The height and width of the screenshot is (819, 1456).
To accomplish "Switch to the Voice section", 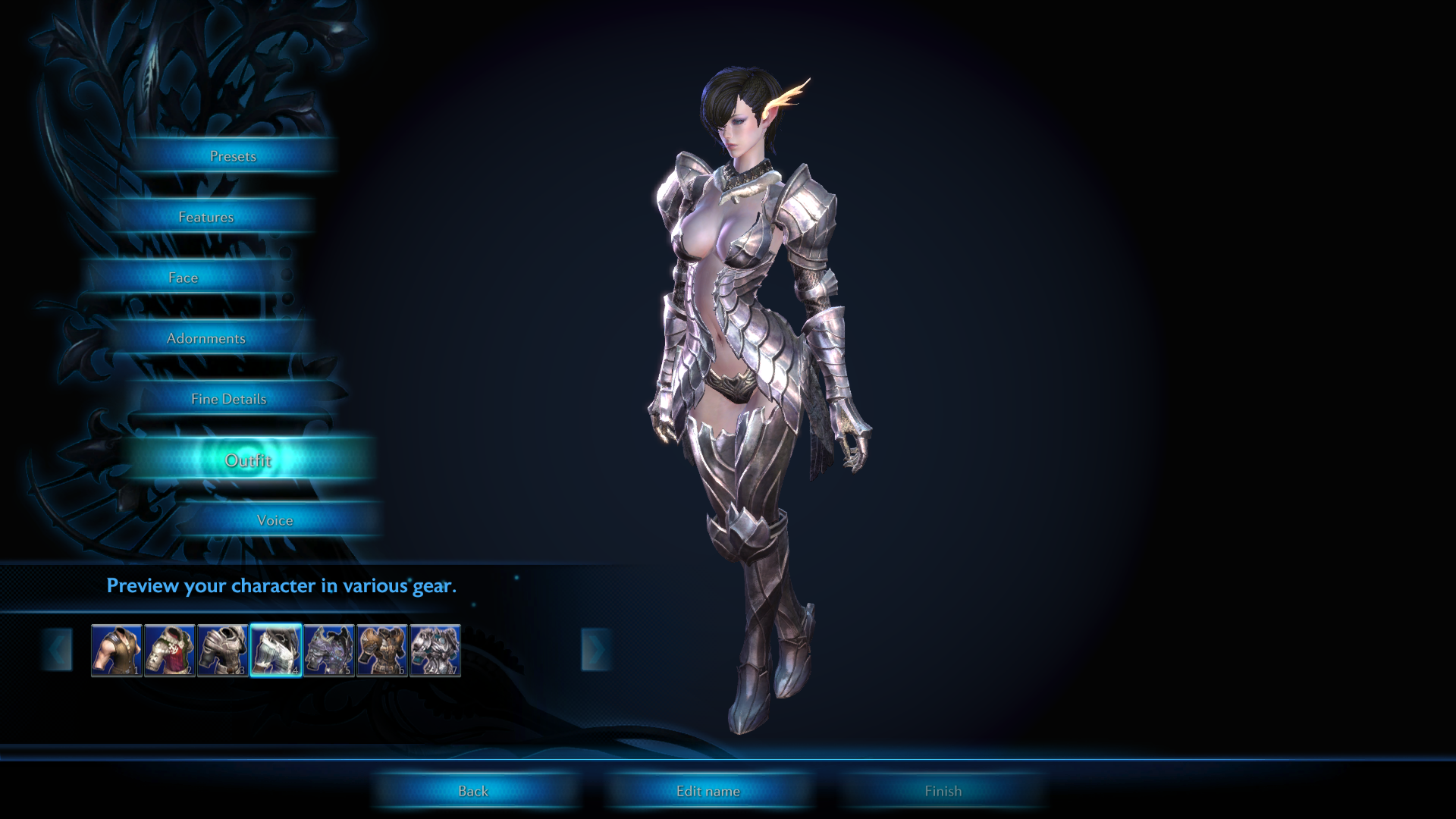I will click(275, 520).
